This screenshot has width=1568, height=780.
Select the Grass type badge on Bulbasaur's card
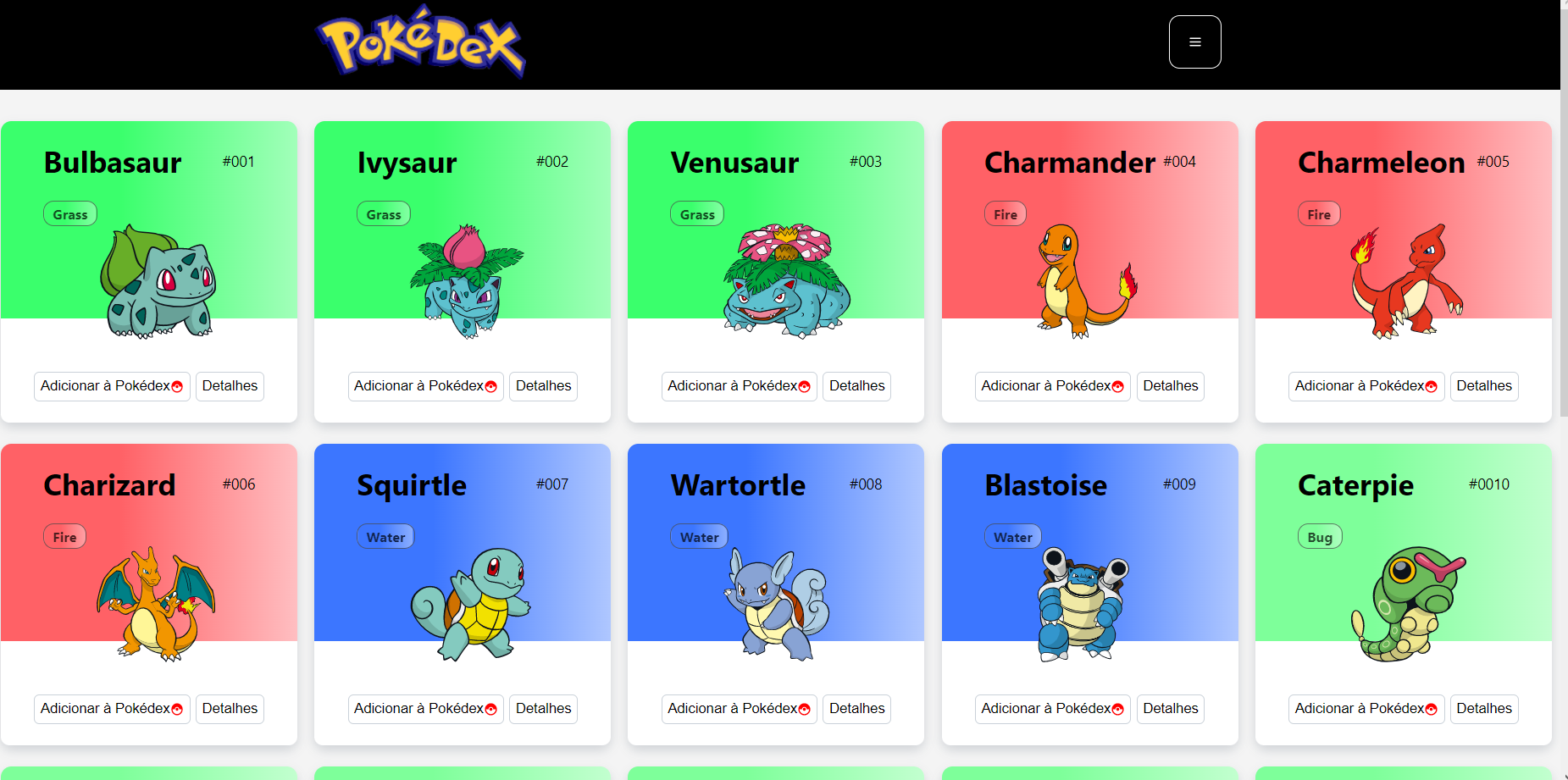click(69, 213)
